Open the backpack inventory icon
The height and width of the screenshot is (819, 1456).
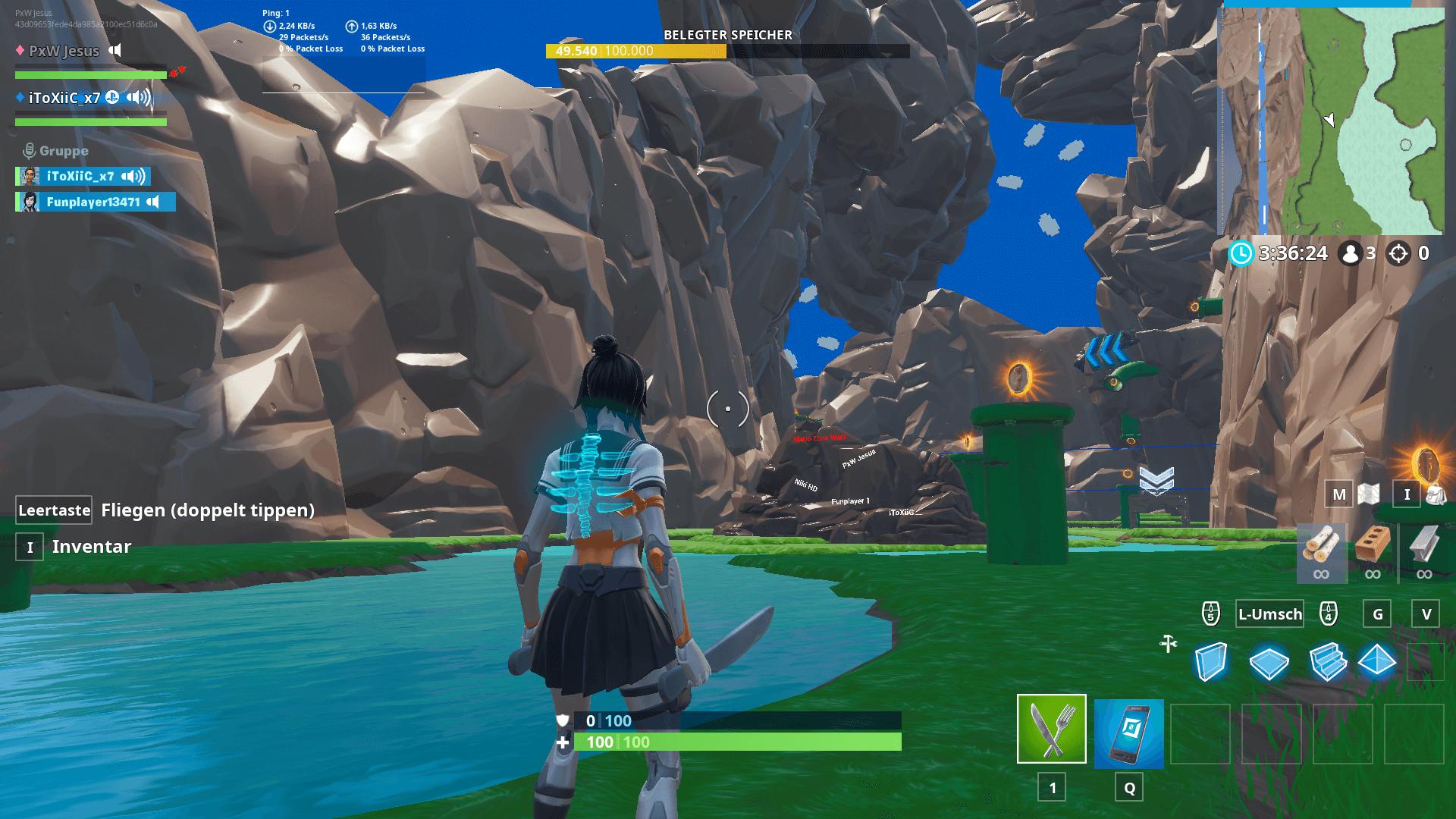tap(1436, 494)
